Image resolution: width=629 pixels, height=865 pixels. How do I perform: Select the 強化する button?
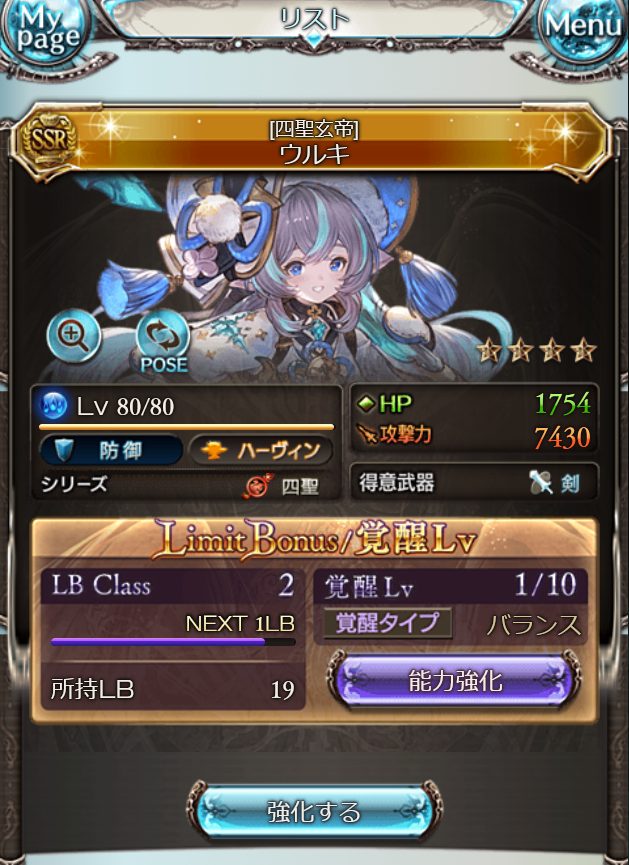click(314, 811)
